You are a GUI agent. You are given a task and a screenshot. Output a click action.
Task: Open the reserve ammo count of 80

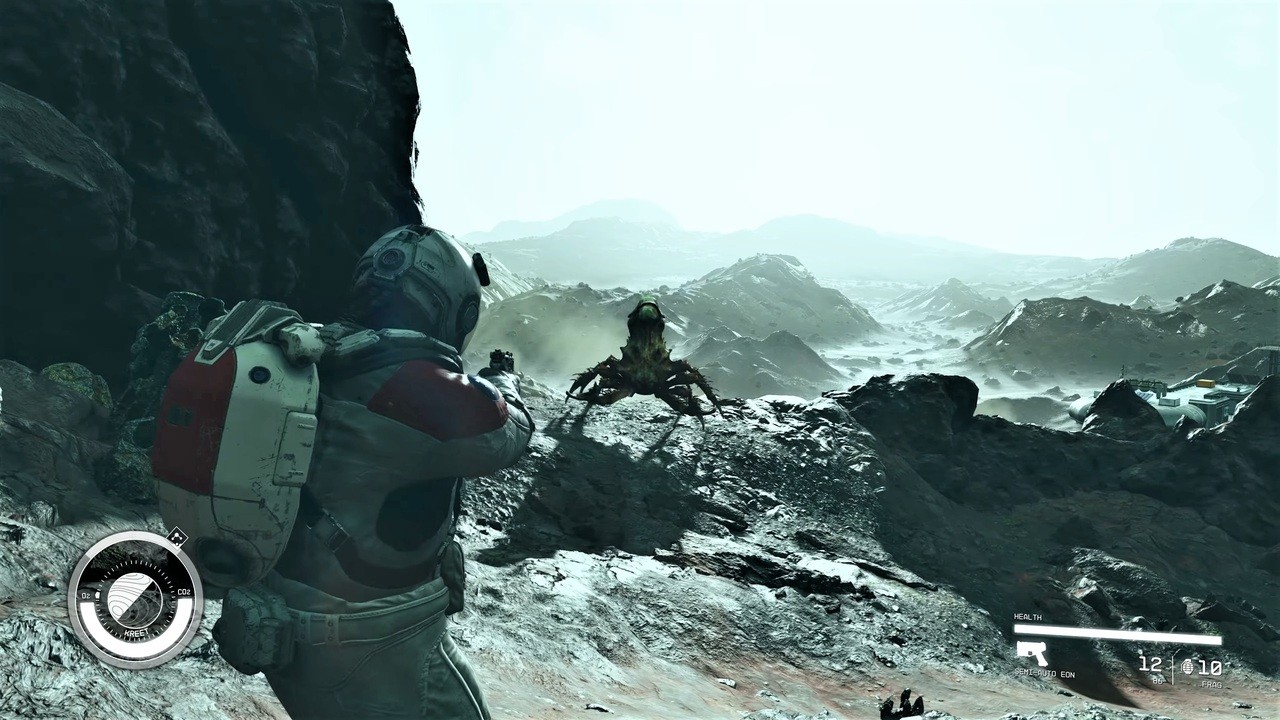point(1157,680)
